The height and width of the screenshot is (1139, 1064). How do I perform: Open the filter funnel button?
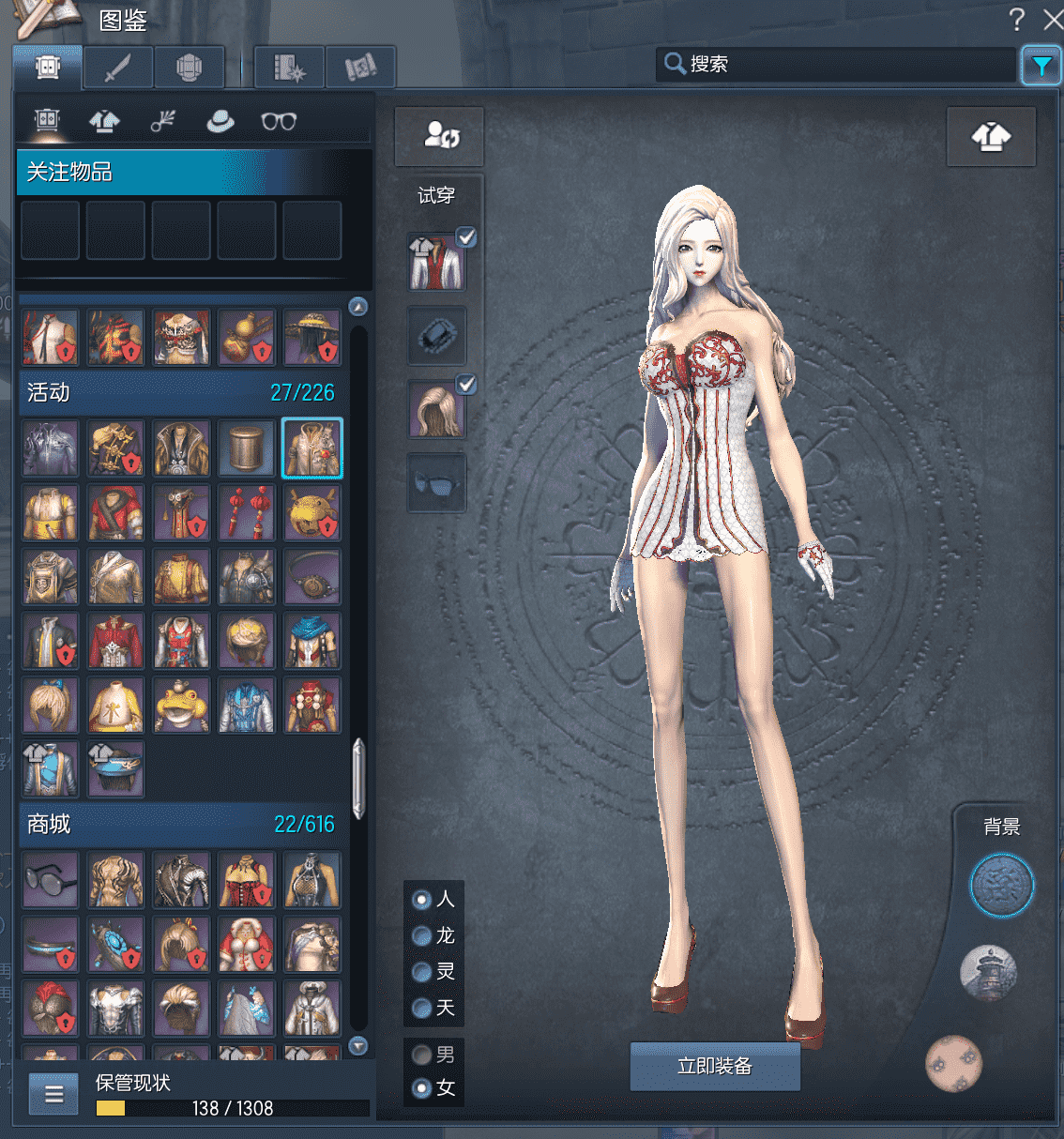[1041, 65]
